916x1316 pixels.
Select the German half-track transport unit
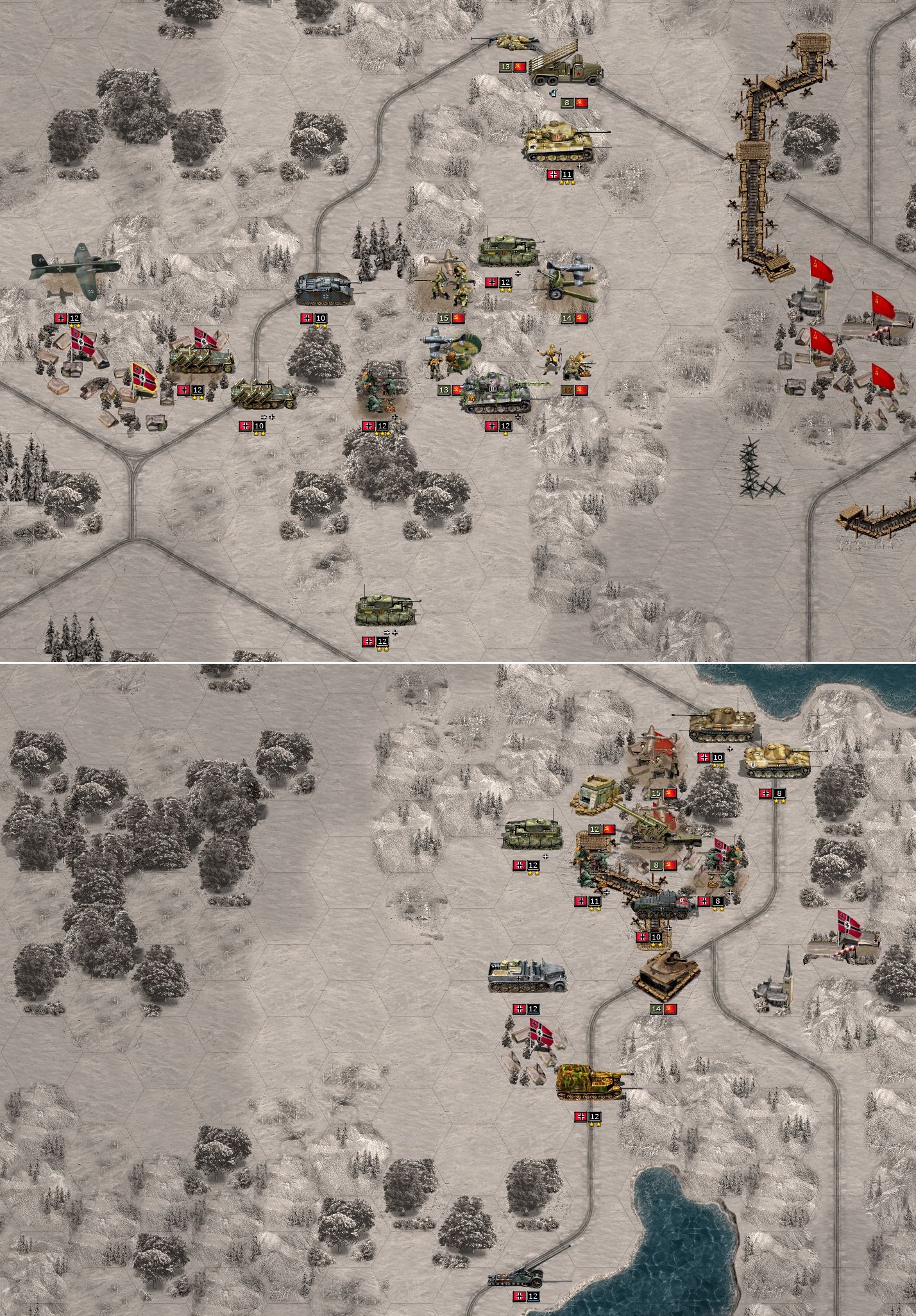coord(526,976)
